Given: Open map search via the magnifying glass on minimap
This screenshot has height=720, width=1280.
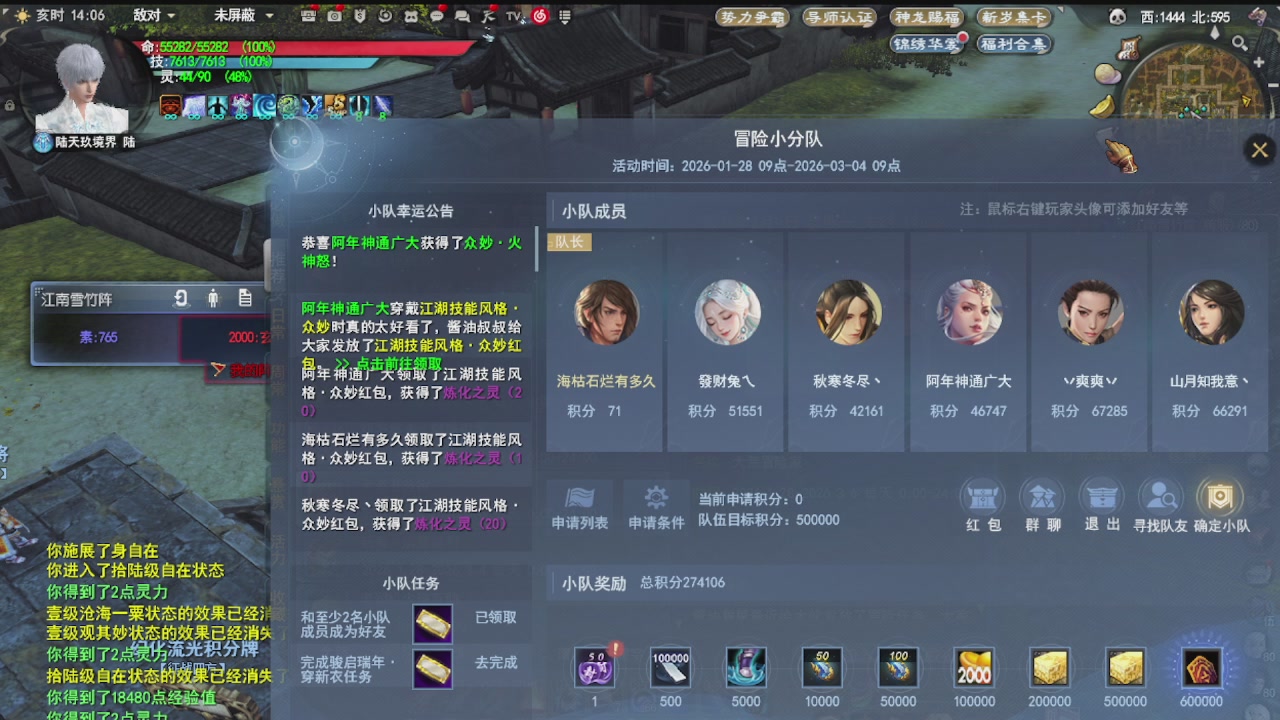Looking at the screenshot, I should pos(1239,42).
